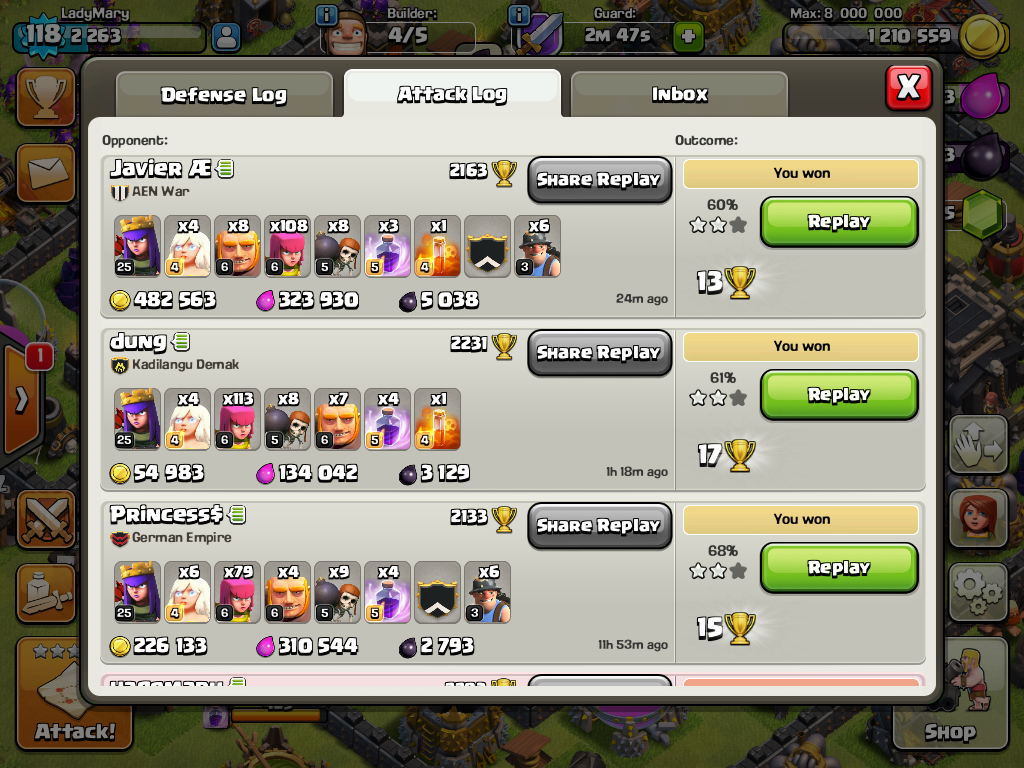Watch replay of the 61% attack on dung
Screen dimensions: 1024x768
pos(838,395)
